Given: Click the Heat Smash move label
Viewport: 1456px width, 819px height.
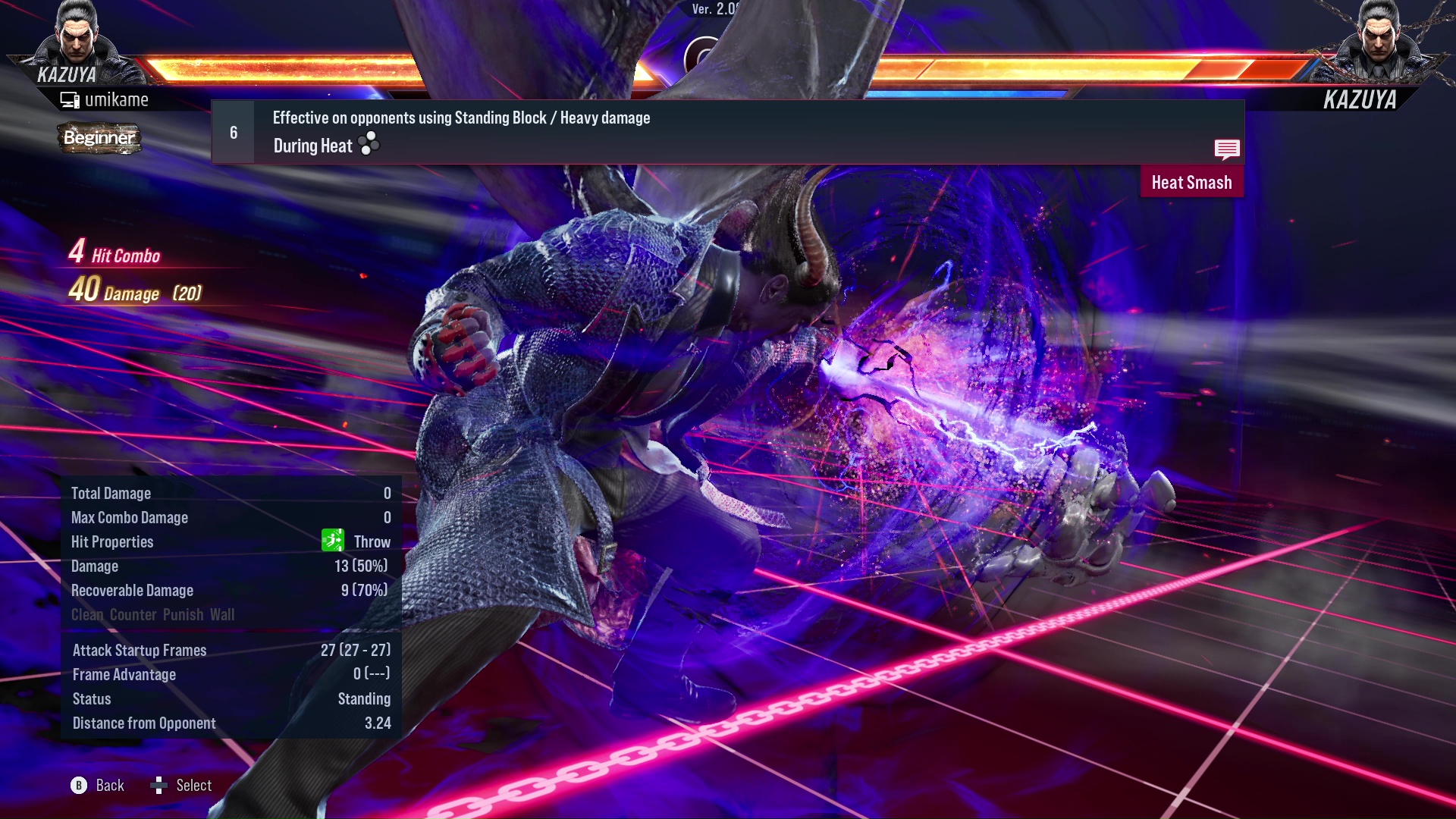Looking at the screenshot, I should (x=1191, y=182).
